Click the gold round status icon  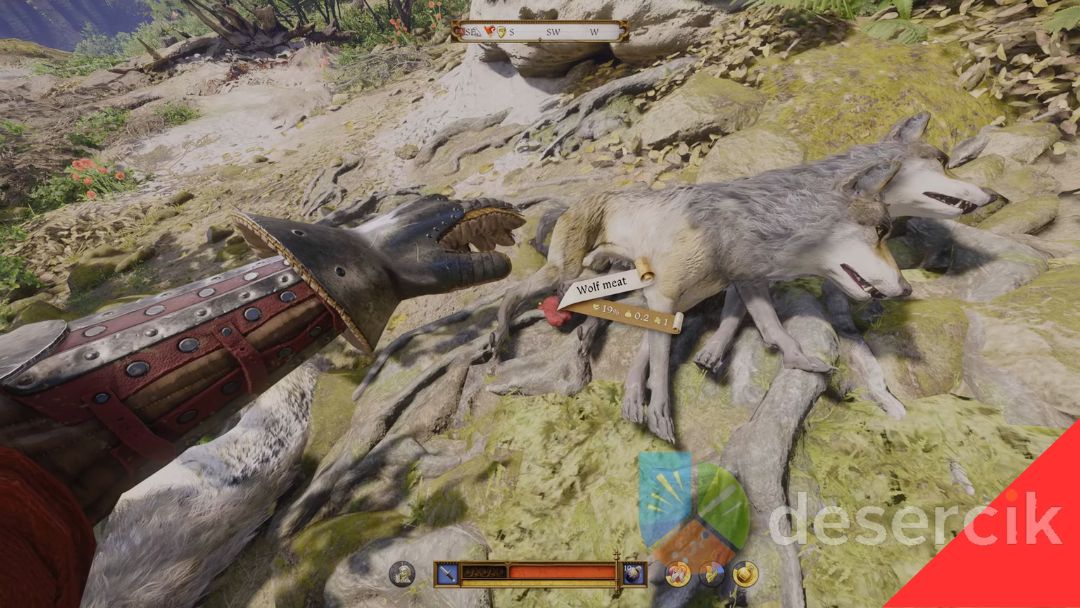(x=744, y=573)
